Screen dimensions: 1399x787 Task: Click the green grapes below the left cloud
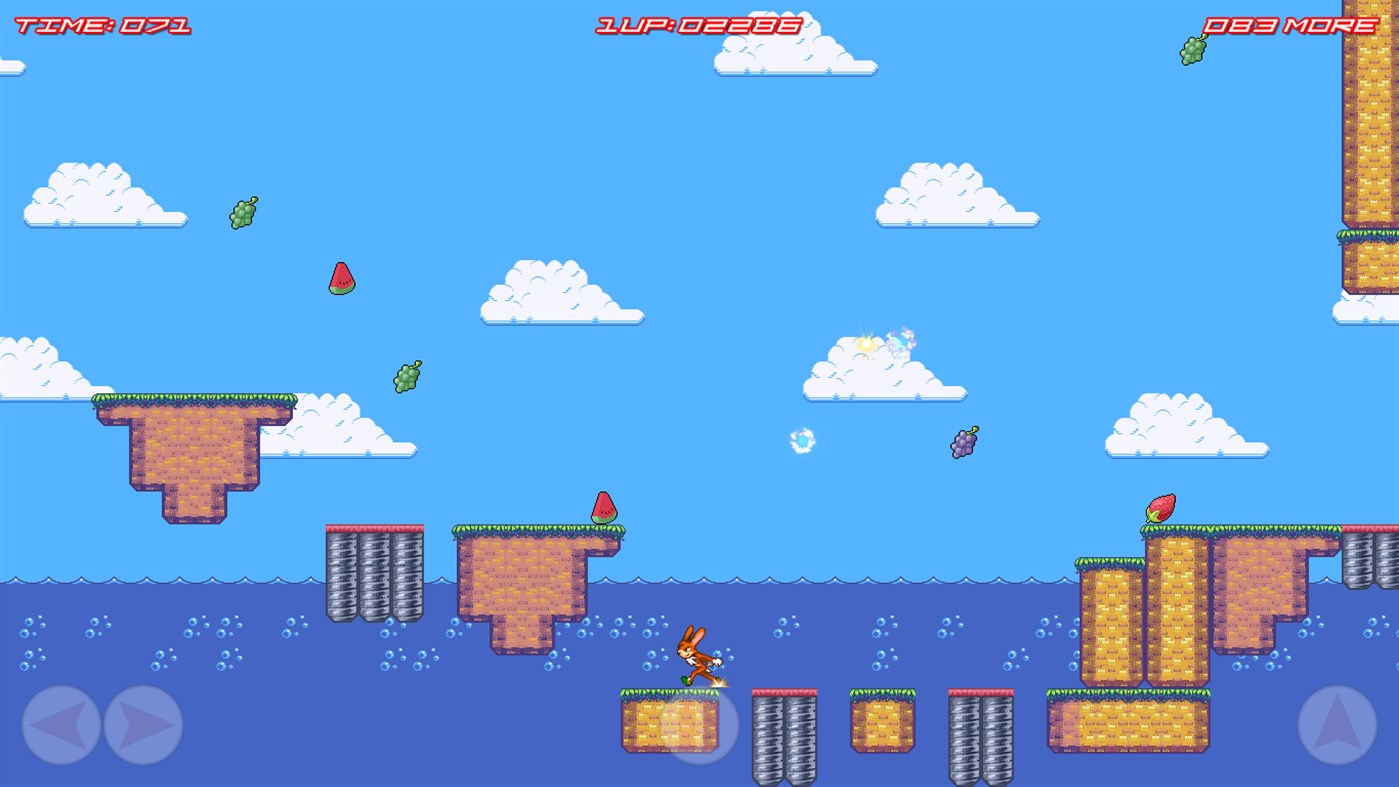[x=241, y=213]
